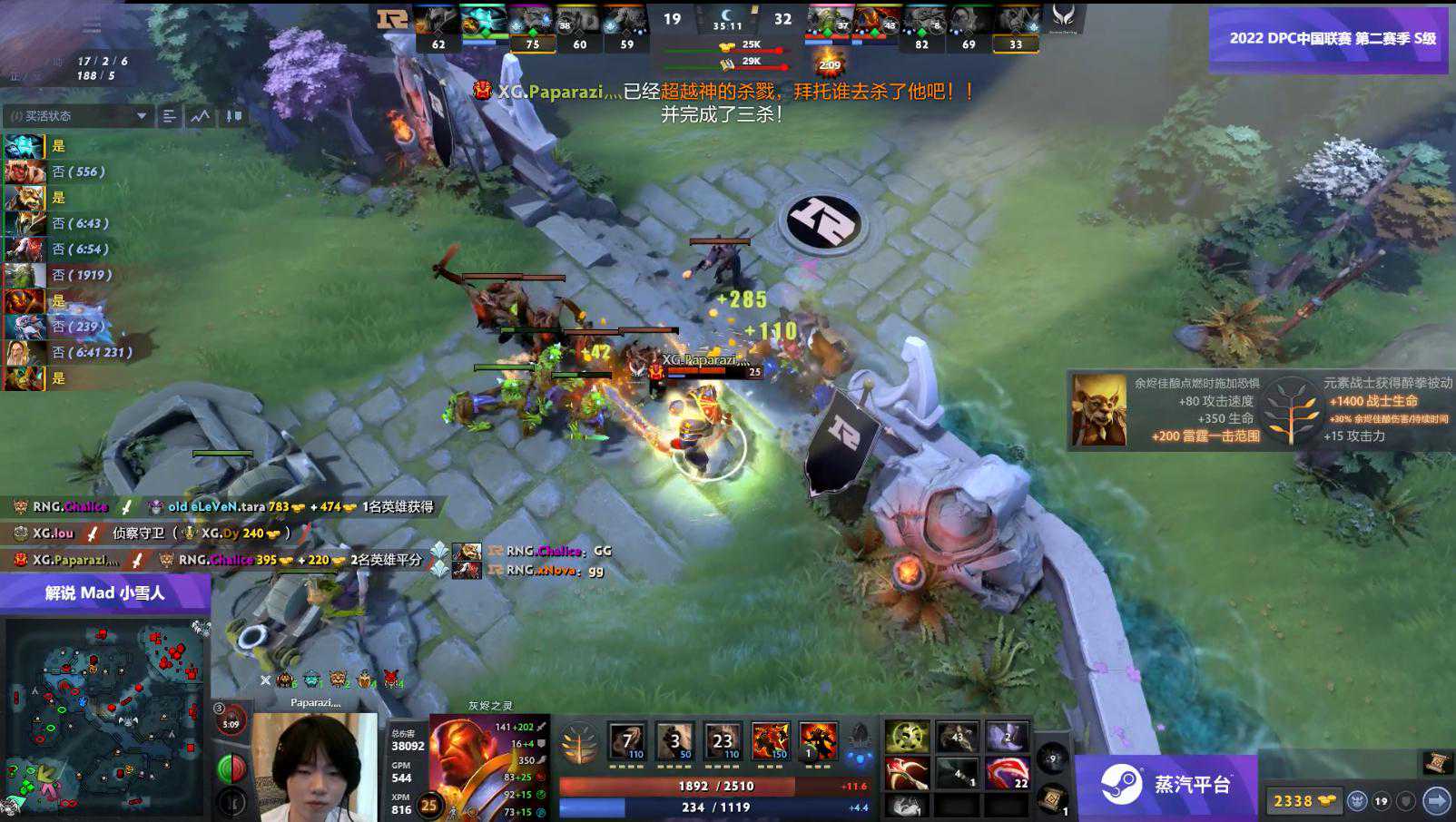The height and width of the screenshot is (822, 1456).
Task: Use the Fire Remnant ability with one charge
Action: pos(817,741)
